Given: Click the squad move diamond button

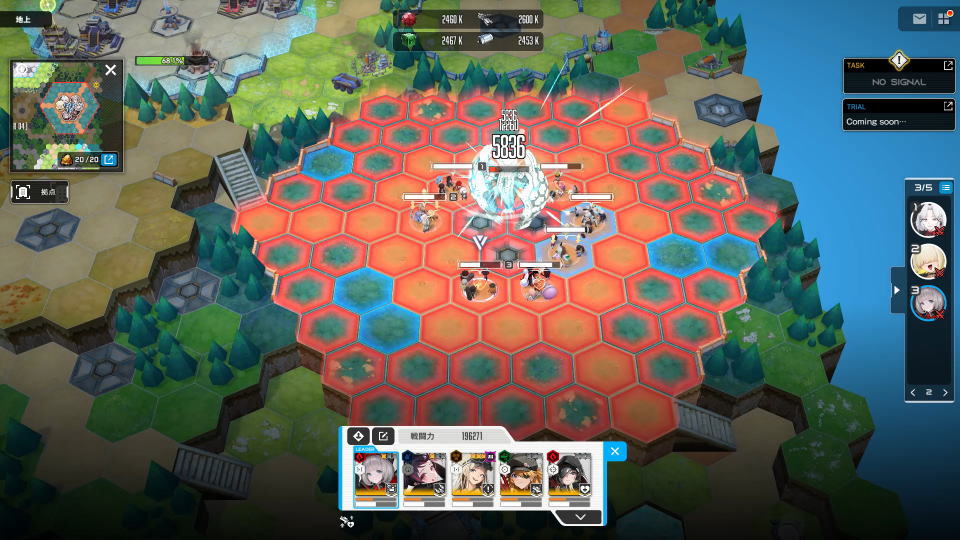Looking at the screenshot, I should pos(358,436).
